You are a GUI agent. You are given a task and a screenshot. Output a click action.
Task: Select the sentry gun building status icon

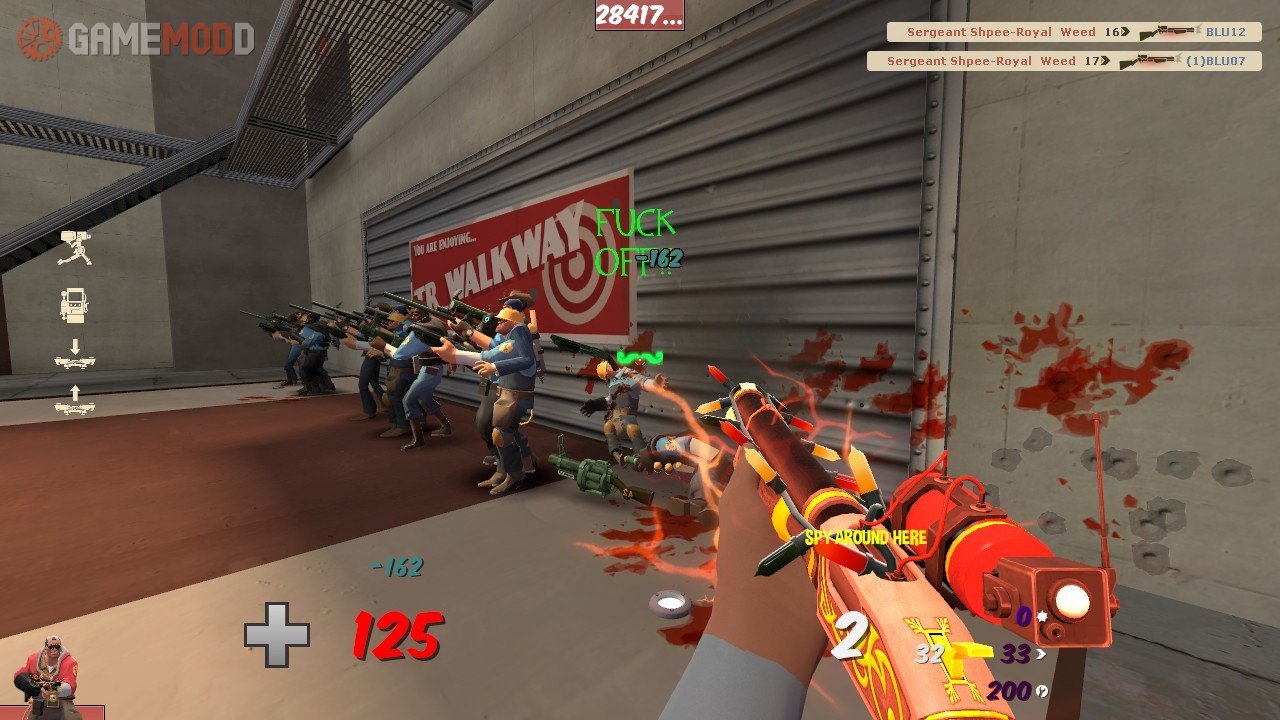[75, 247]
